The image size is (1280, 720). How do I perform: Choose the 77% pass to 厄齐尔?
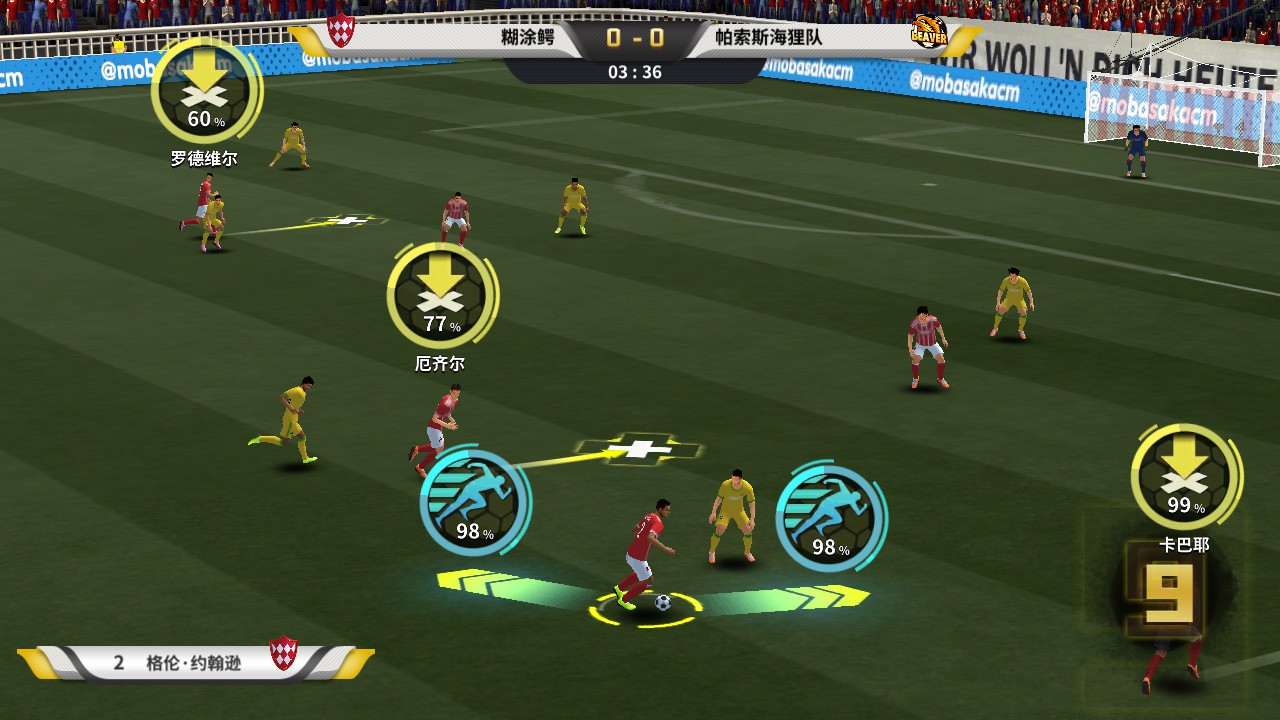click(x=442, y=296)
